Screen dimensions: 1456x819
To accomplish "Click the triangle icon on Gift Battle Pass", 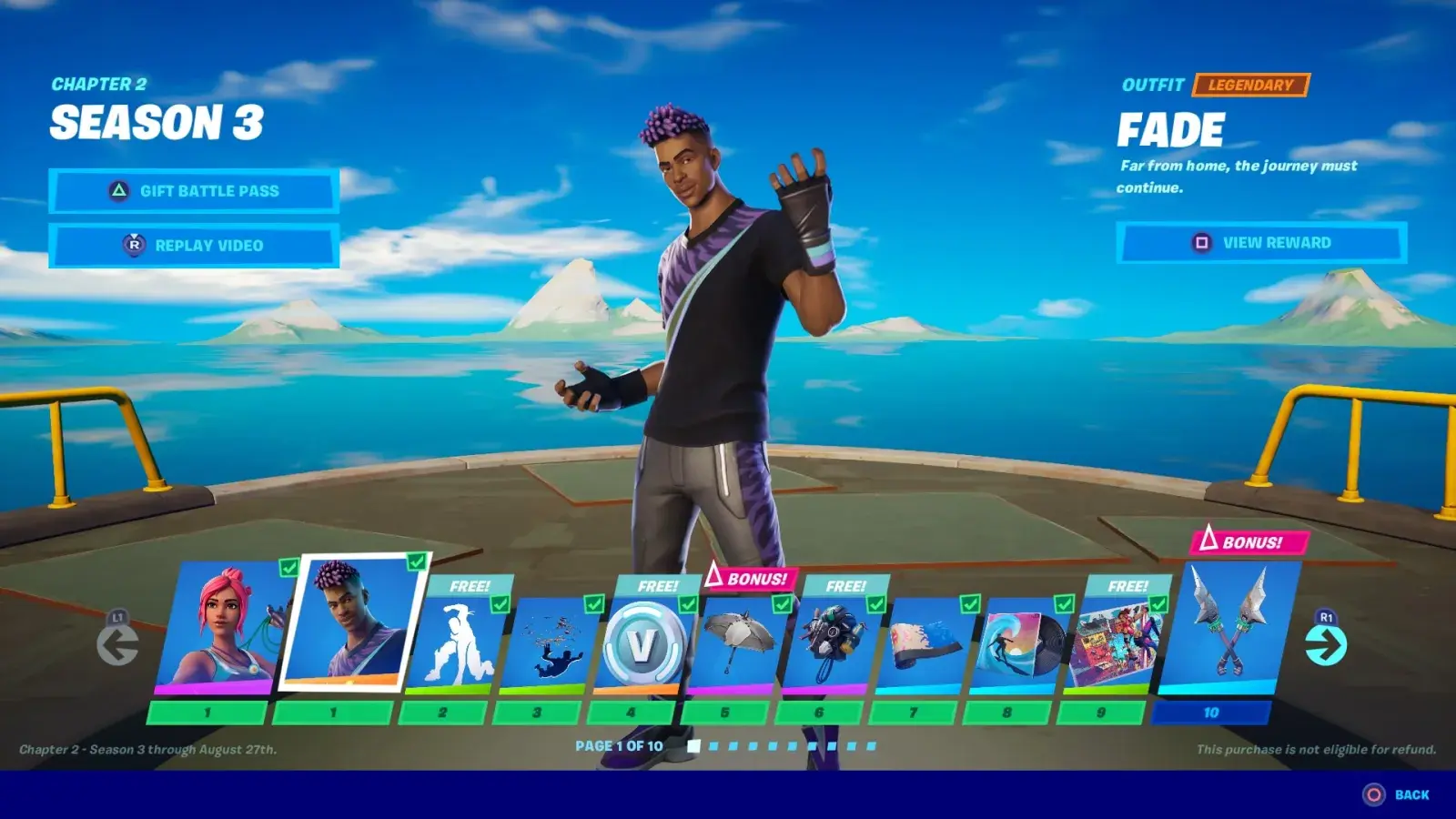I will (x=118, y=191).
